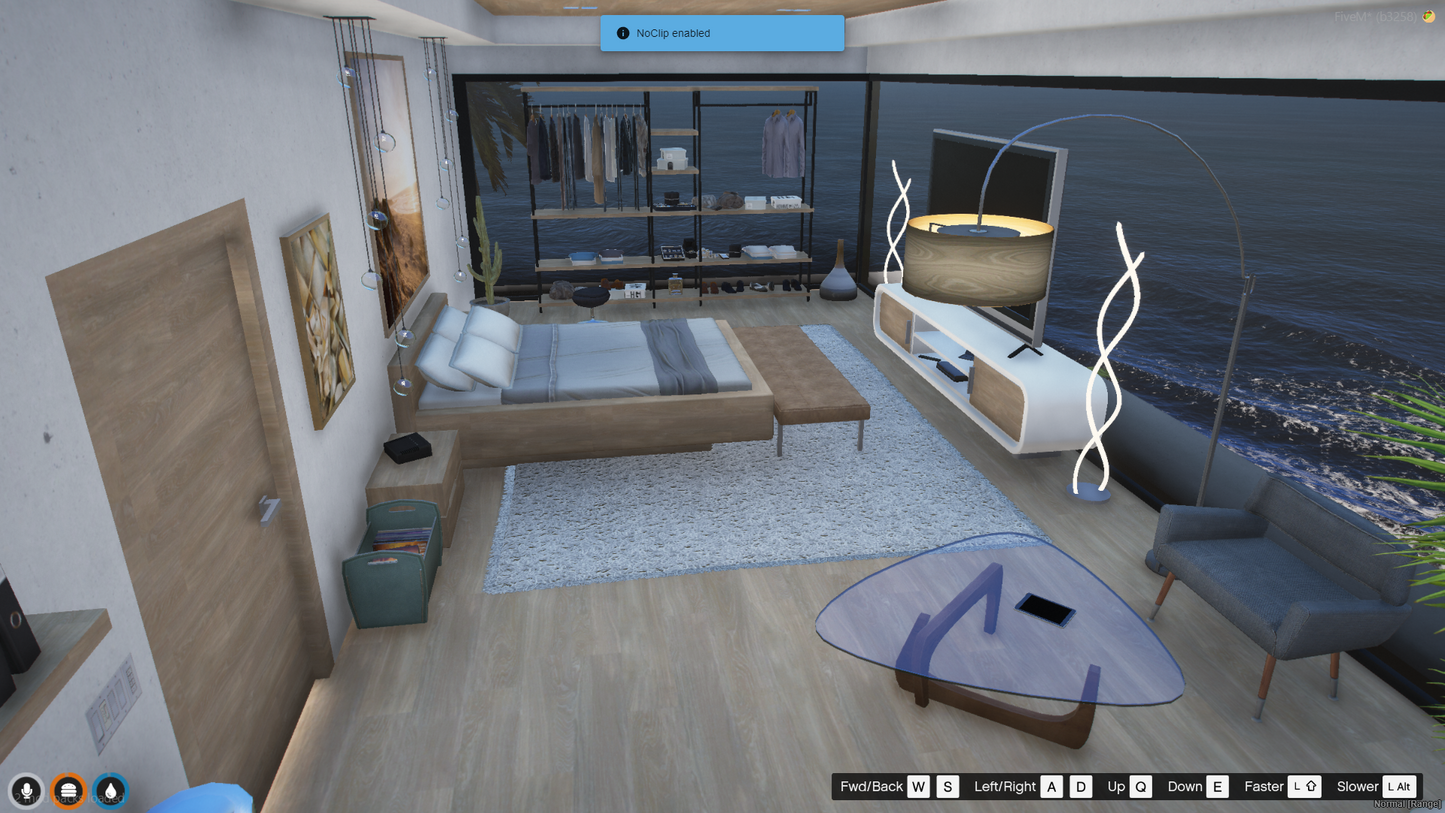Viewport: 1445px width, 813px height.
Task: Select the burger hunger status icon
Action: pyautogui.click(x=68, y=790)
